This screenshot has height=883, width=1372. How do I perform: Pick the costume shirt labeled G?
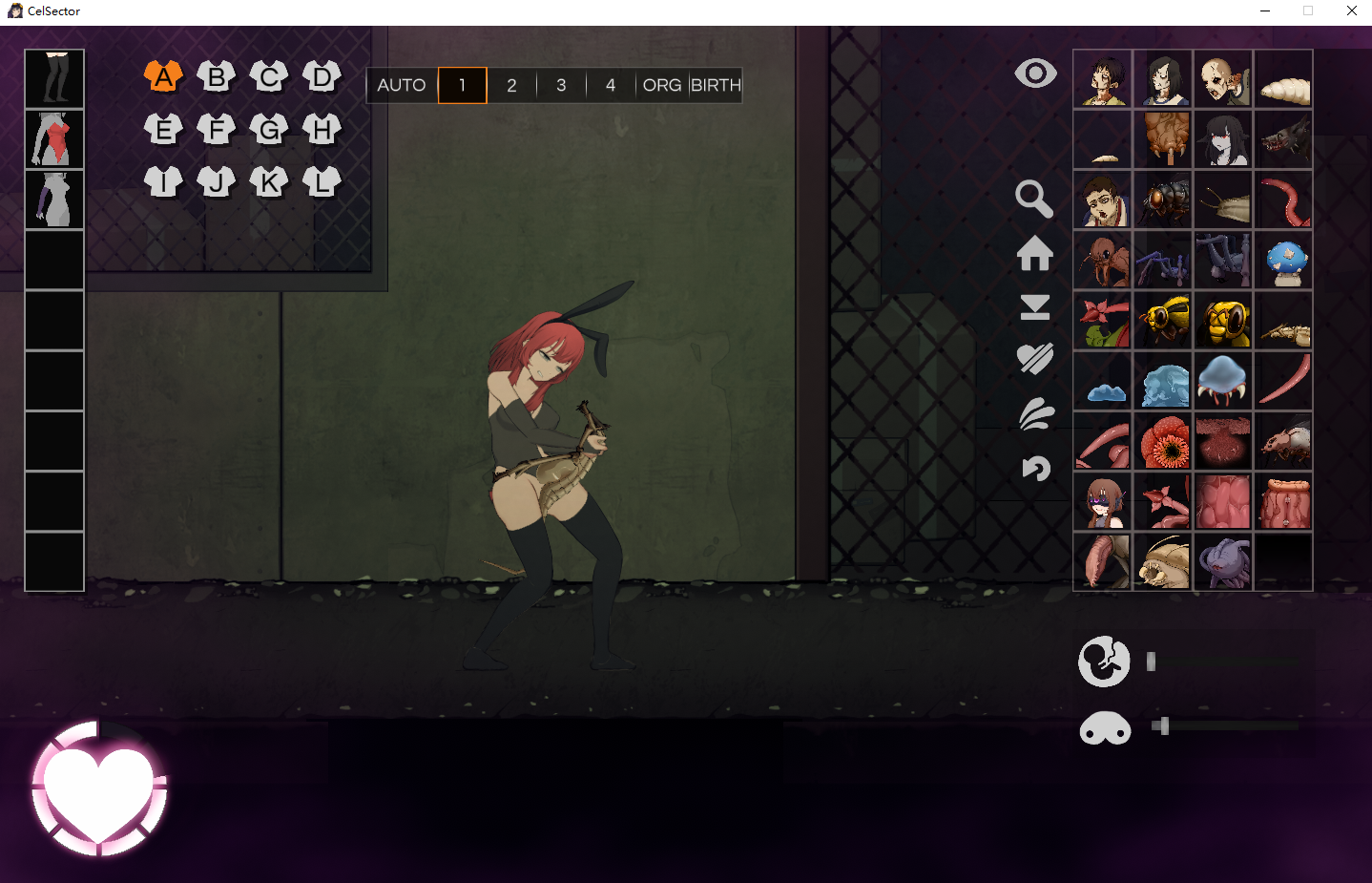click(x=269, y=129)
